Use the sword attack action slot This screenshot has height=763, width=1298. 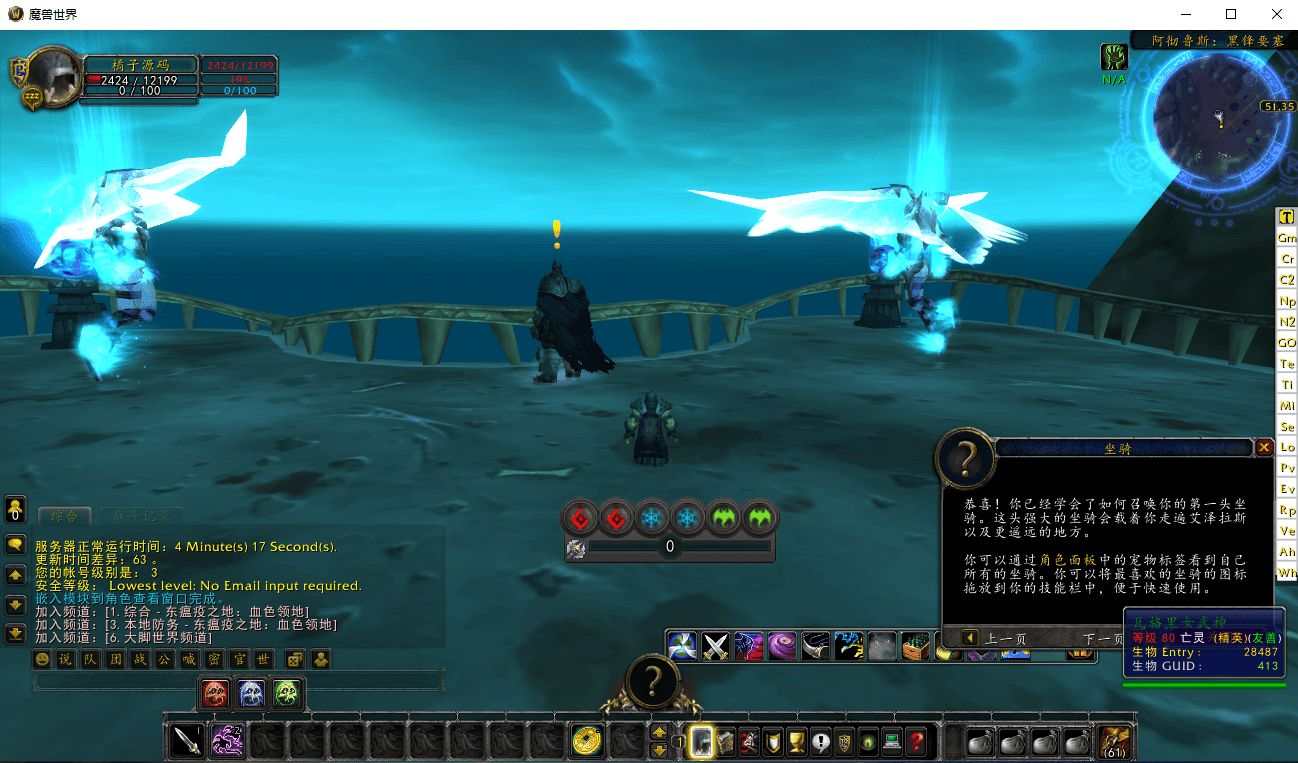pos(187,741)
